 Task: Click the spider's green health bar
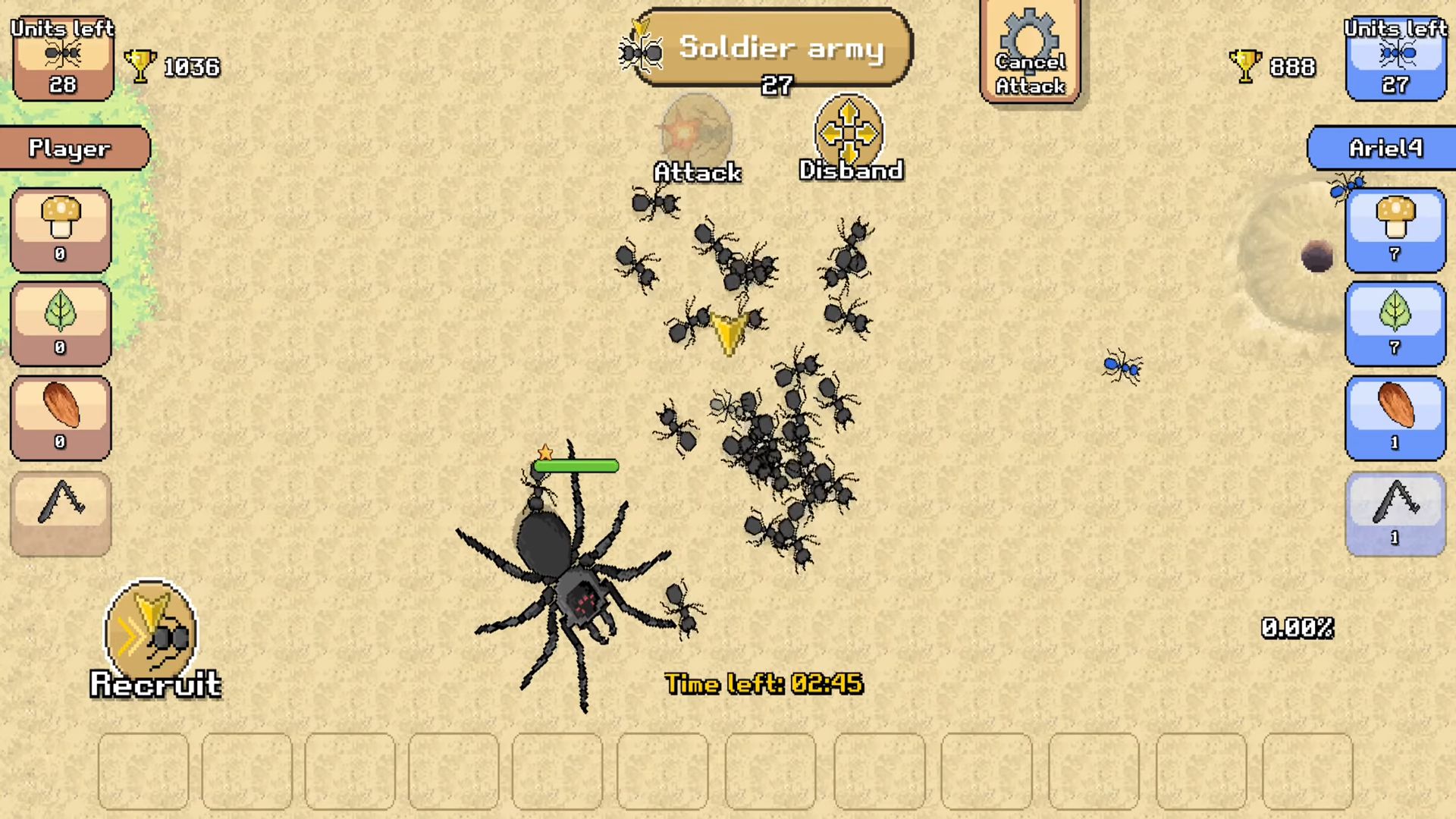(x=576, y=466)
